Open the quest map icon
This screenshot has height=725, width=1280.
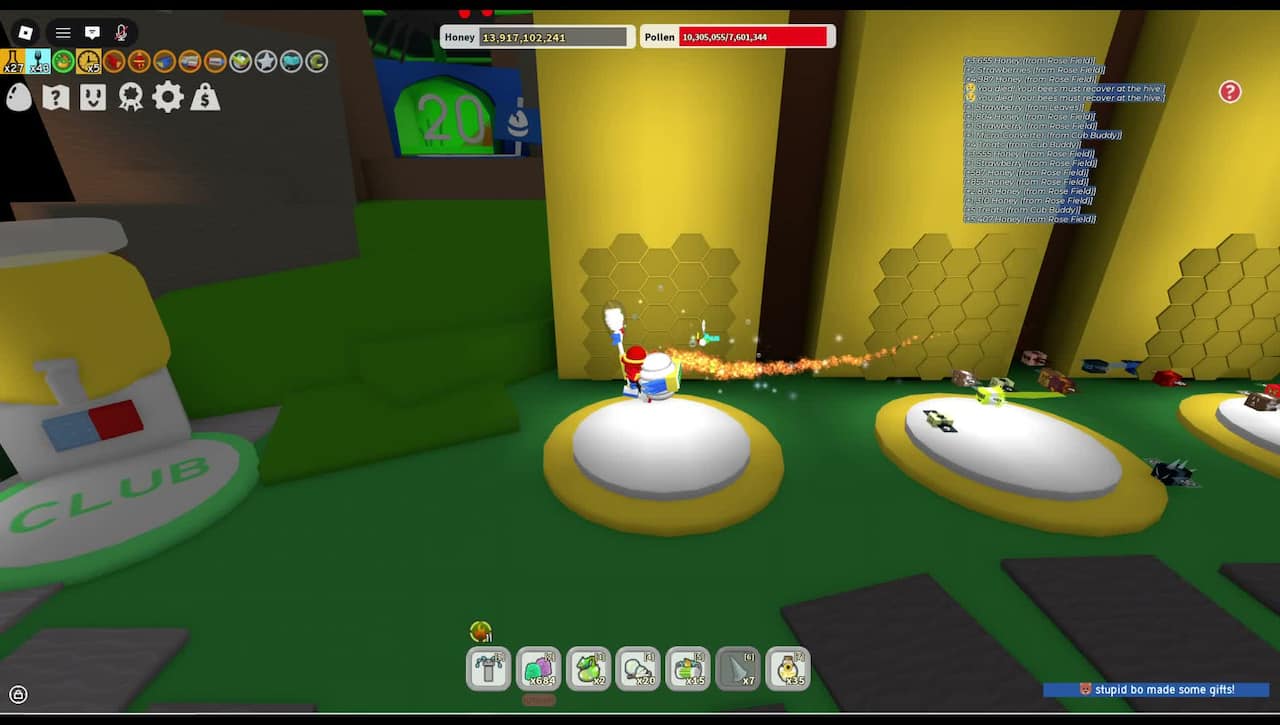point(57,97)
